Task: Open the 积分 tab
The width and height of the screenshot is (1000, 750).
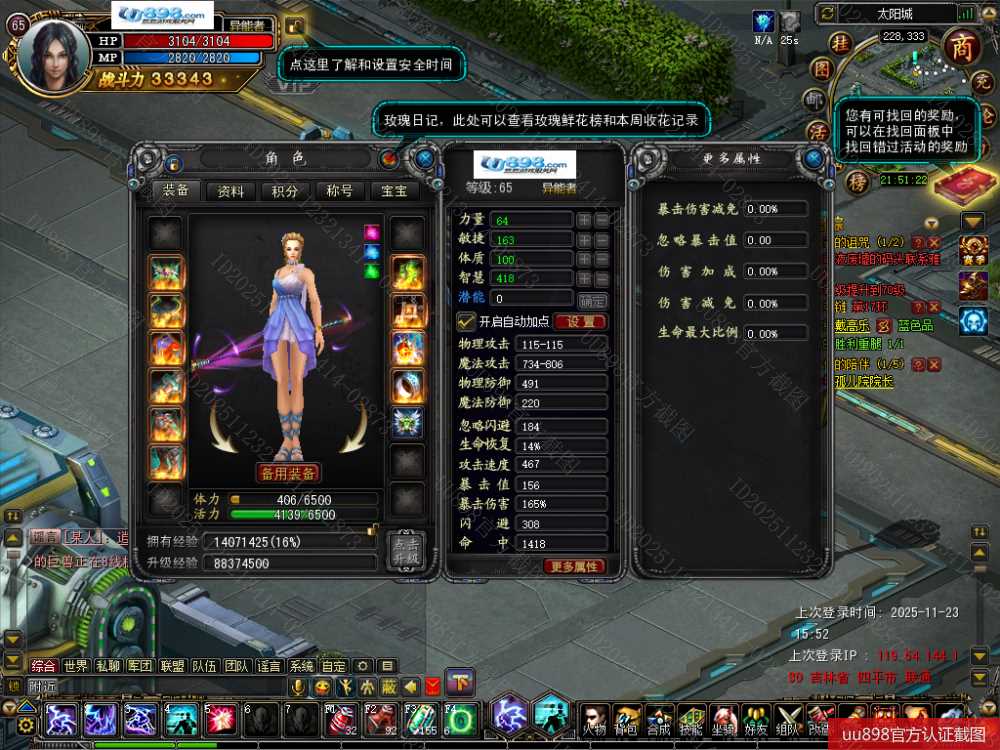Action: pyautogui.click(x=285, y=191)
